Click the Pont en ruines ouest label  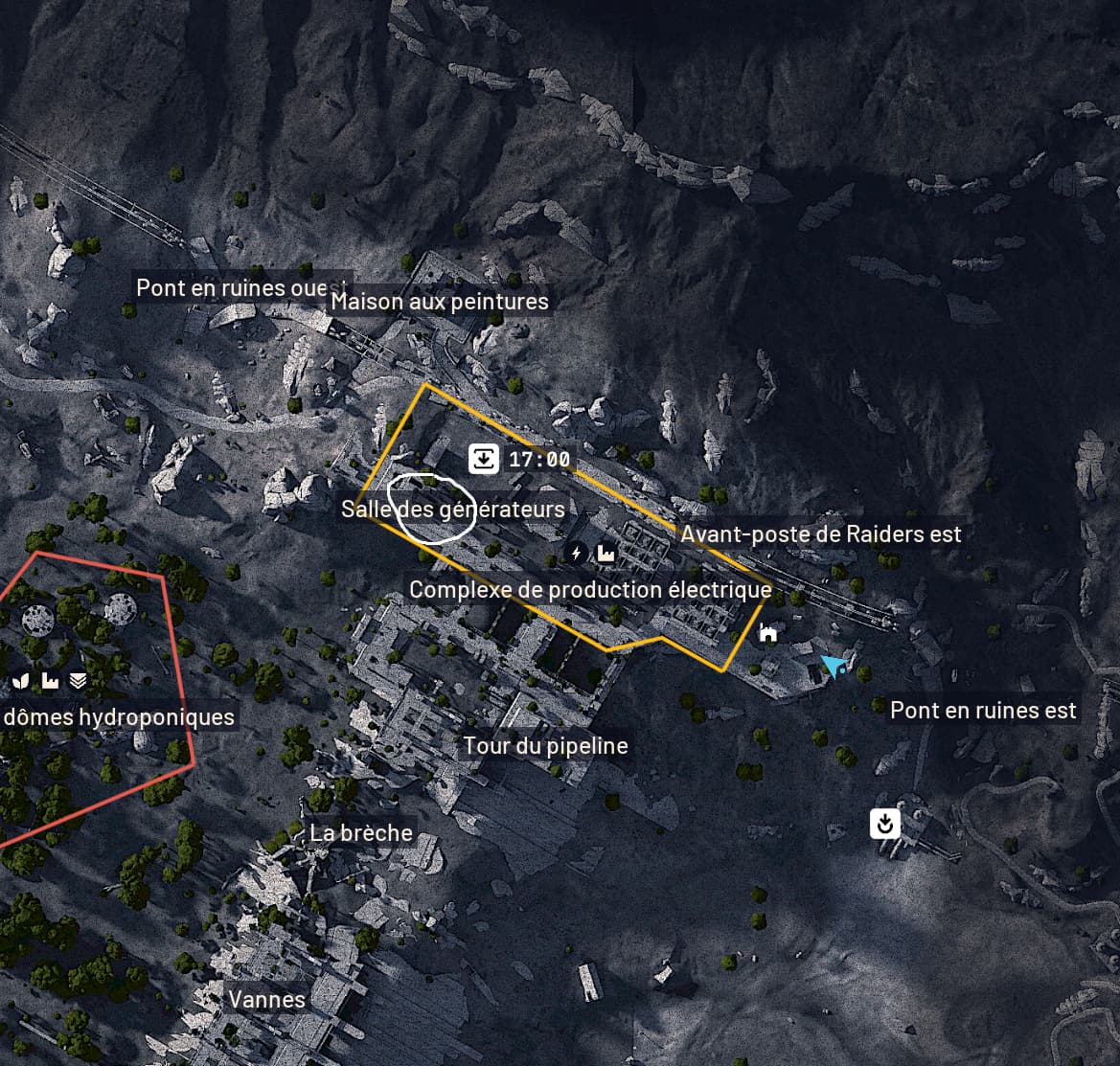click(x=241, y=287)
